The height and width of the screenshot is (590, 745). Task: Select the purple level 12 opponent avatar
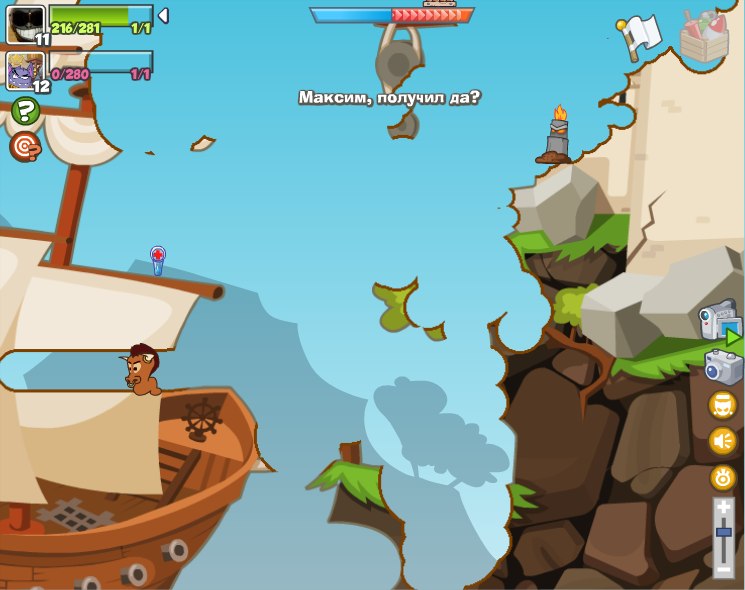coord(25,71)
